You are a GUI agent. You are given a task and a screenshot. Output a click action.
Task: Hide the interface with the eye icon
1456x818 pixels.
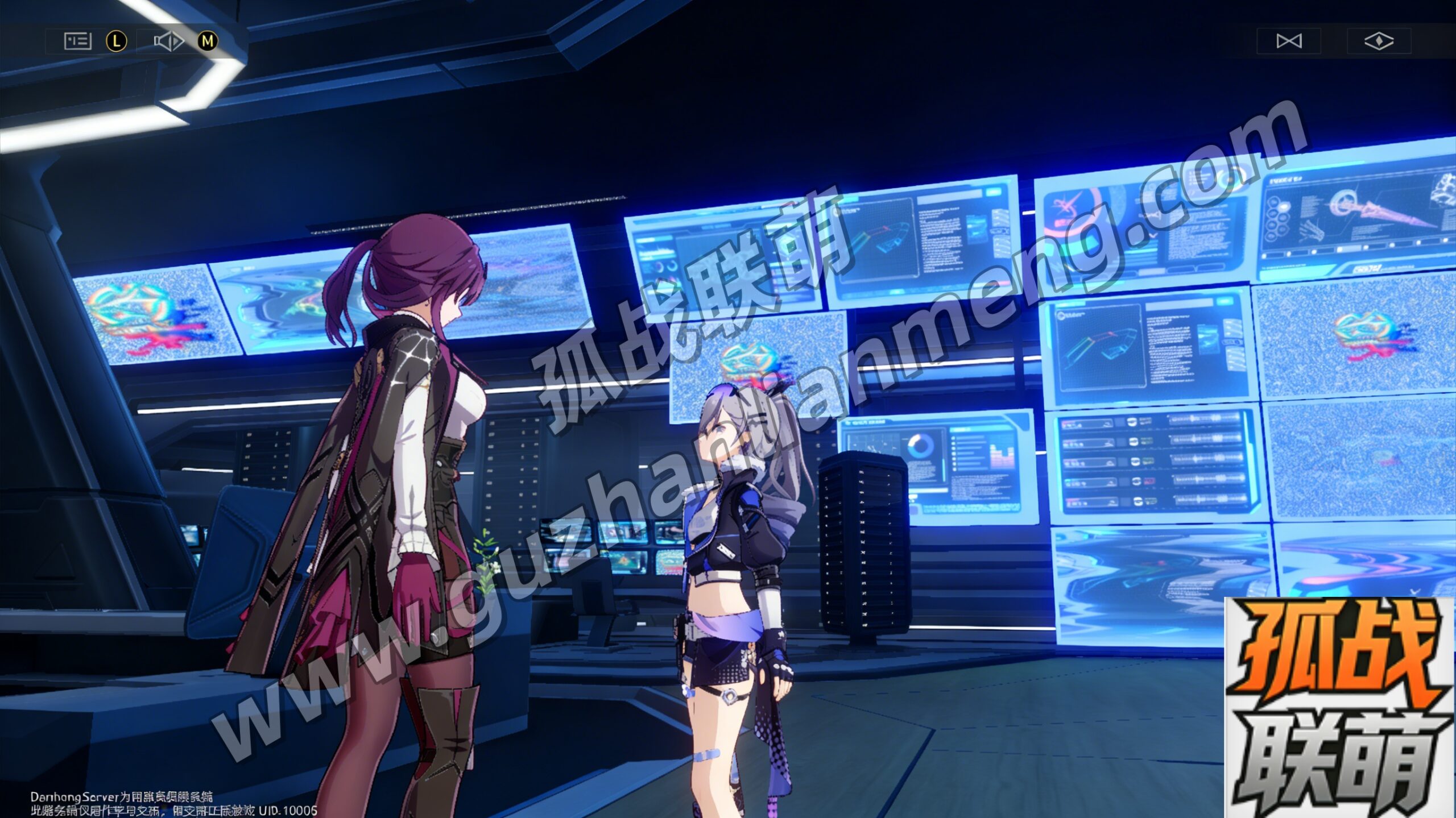1379,41
